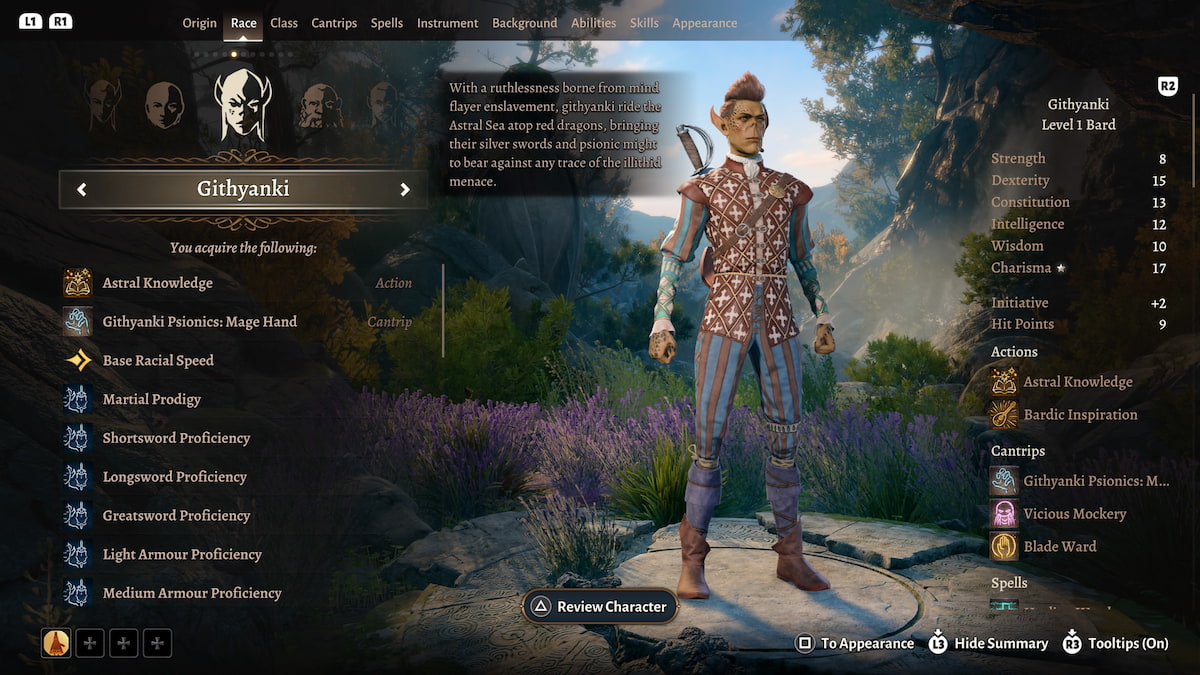The height and width of the screenshot is (675, 1200).
Task: Open the Class tab
Action: coord(284,23)
